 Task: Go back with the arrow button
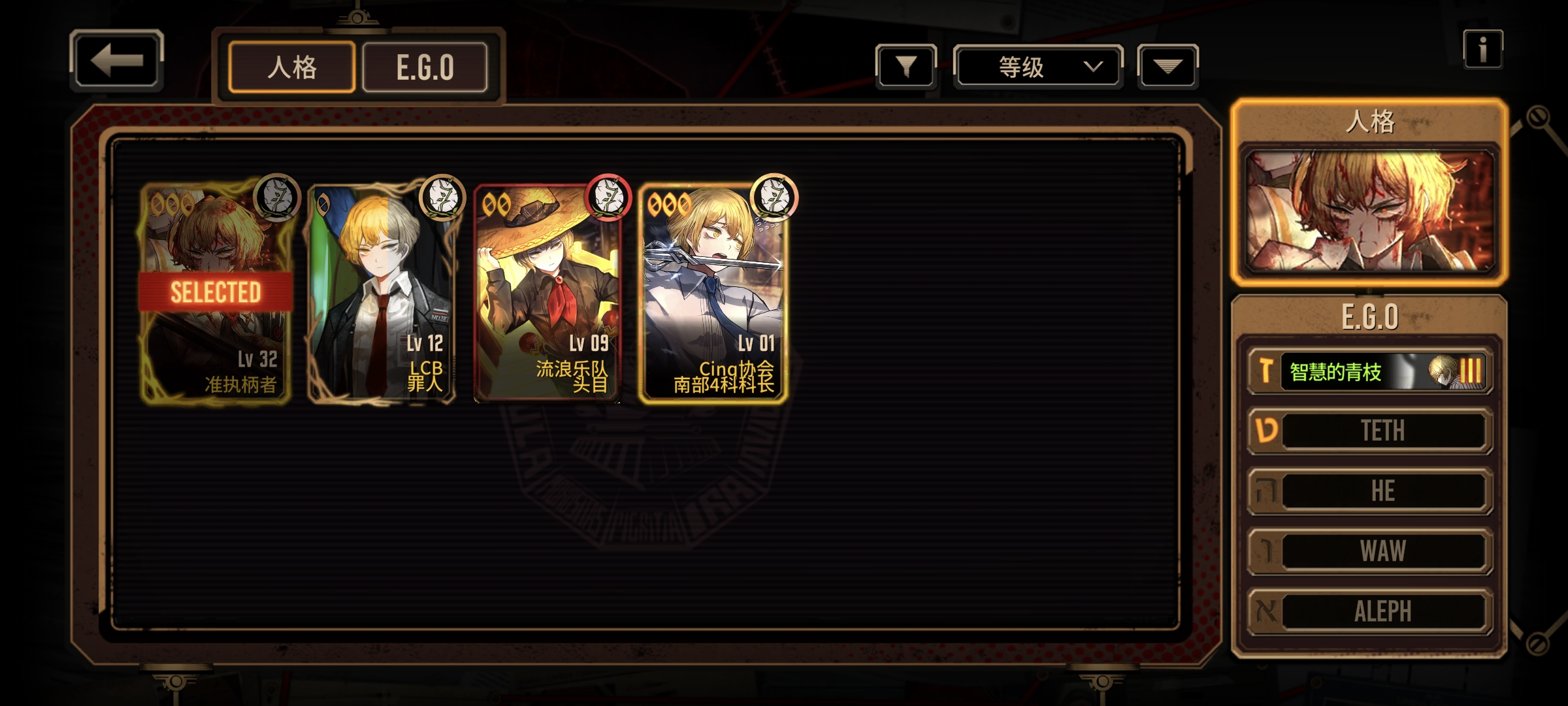coord(116,60)
